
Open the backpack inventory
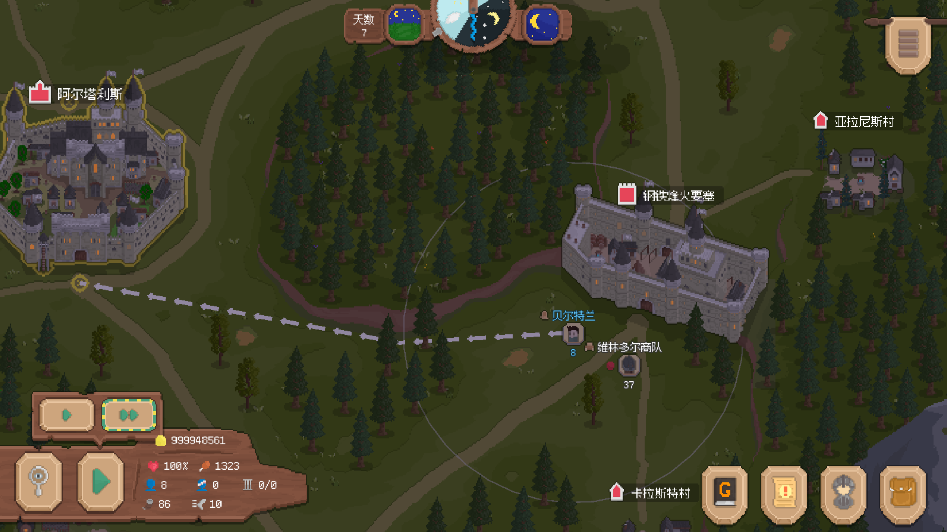coord(903,492)
